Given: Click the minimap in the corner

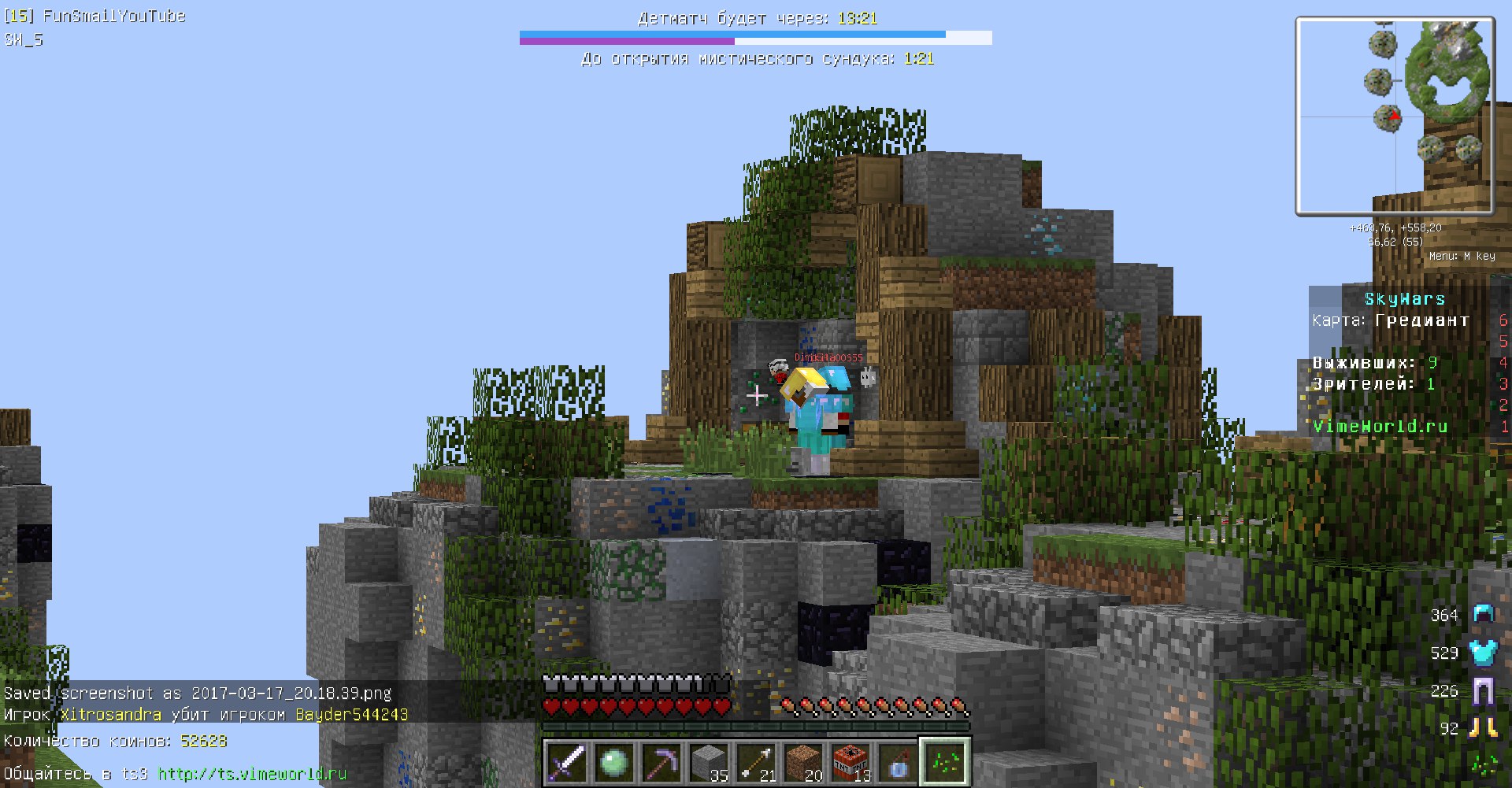Looking at the screenshot, I should [x=1395, y=117].
